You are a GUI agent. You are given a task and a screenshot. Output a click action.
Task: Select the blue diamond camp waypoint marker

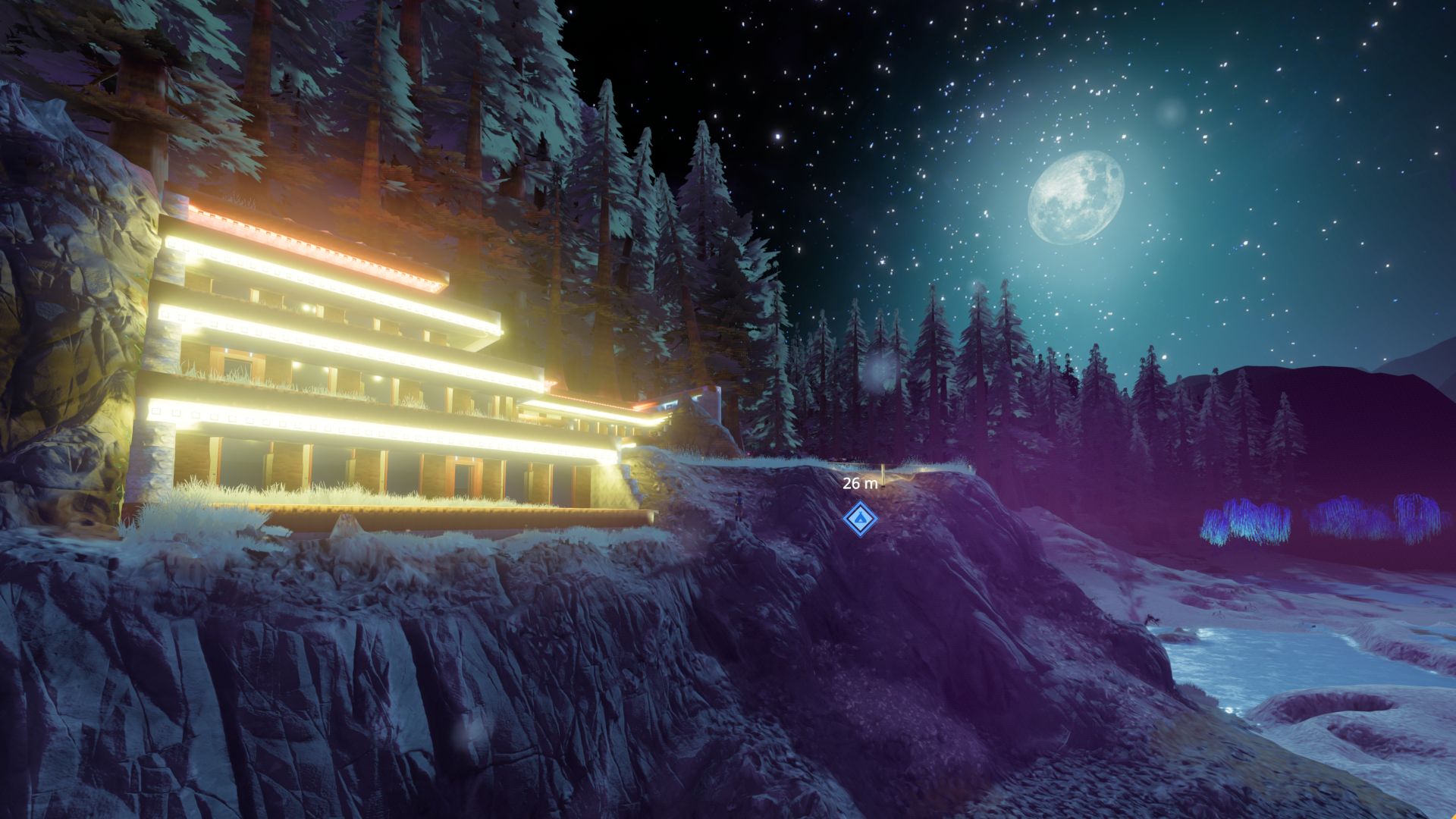click(x=860, y=519)
